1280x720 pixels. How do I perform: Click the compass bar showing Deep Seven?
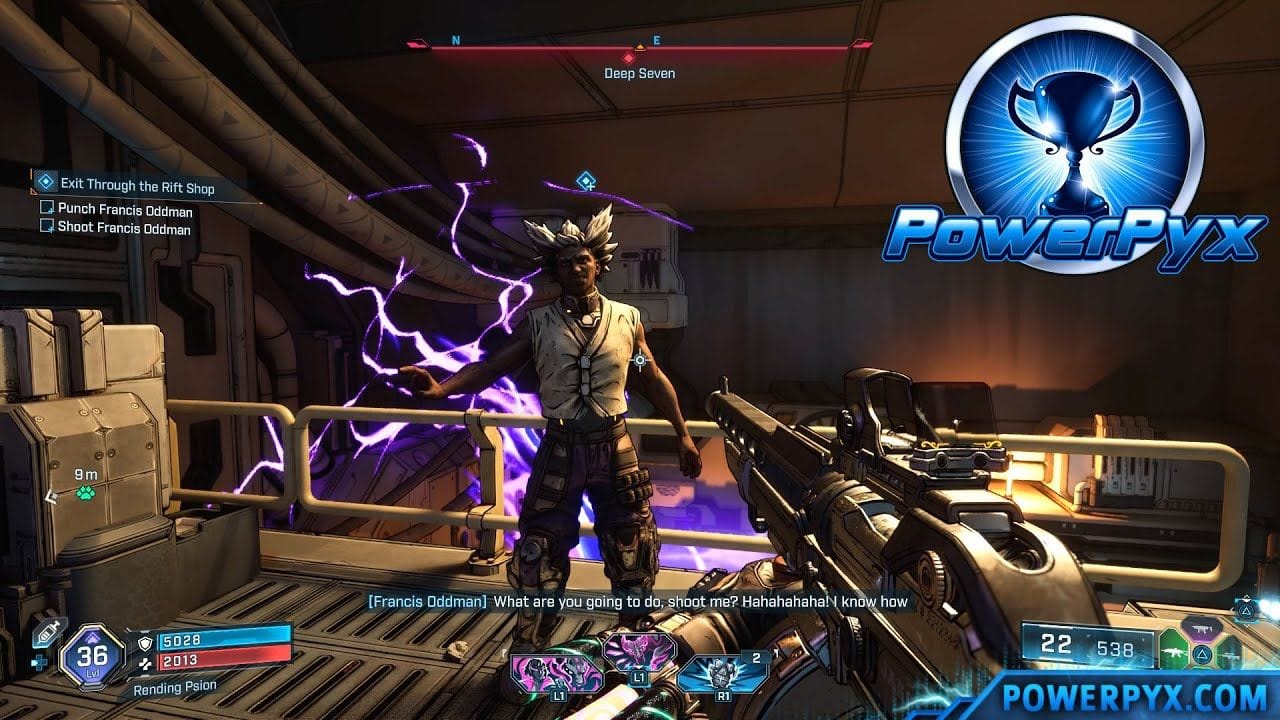(640, 47)
